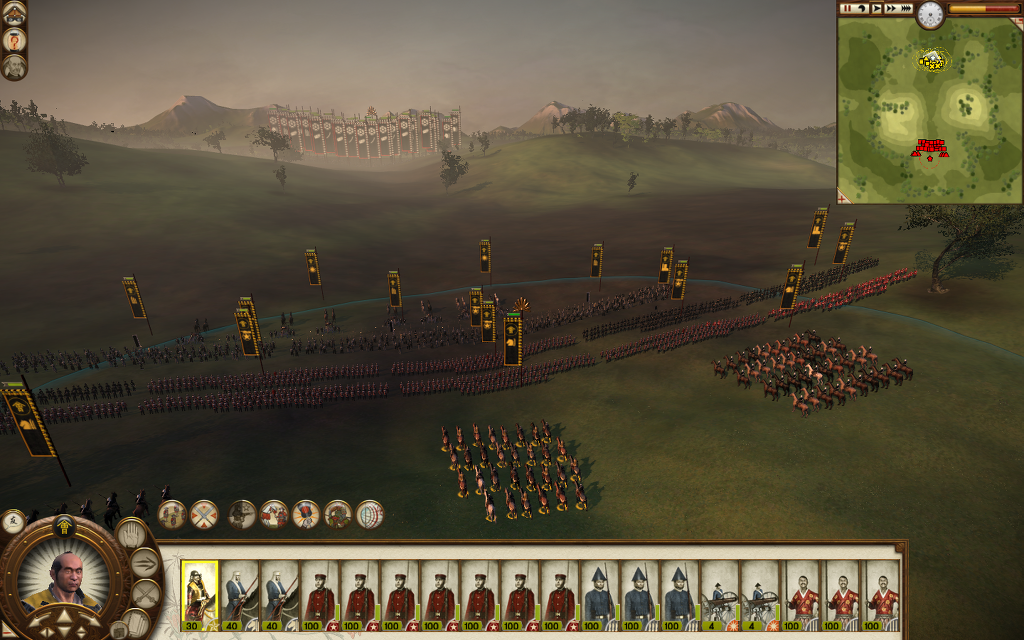
Task: Activate the kneeling rifleman ability icon
Action: click(x=242, y=514)
